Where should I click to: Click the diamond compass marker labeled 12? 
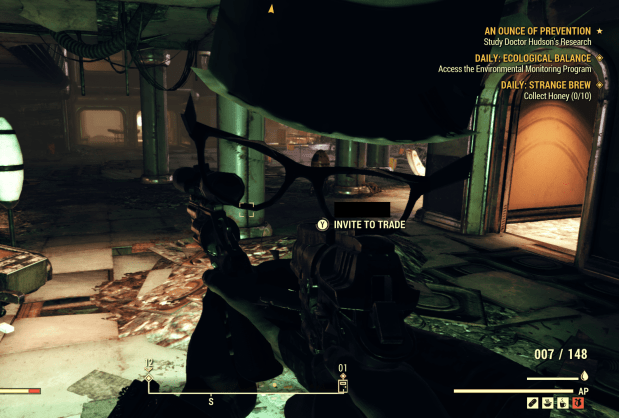(x=148, y=376)
